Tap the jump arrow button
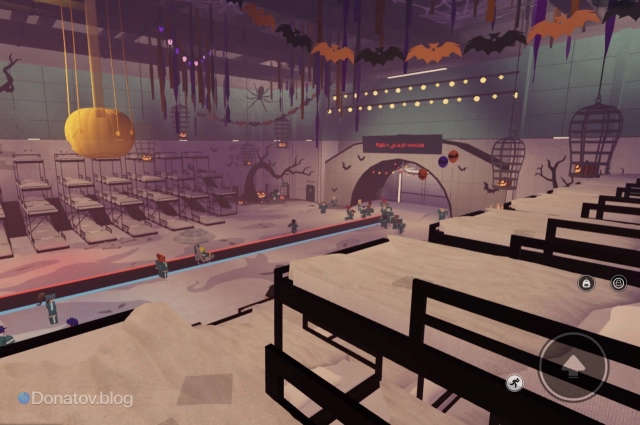The image size is (640, 425). coord(573,366)
